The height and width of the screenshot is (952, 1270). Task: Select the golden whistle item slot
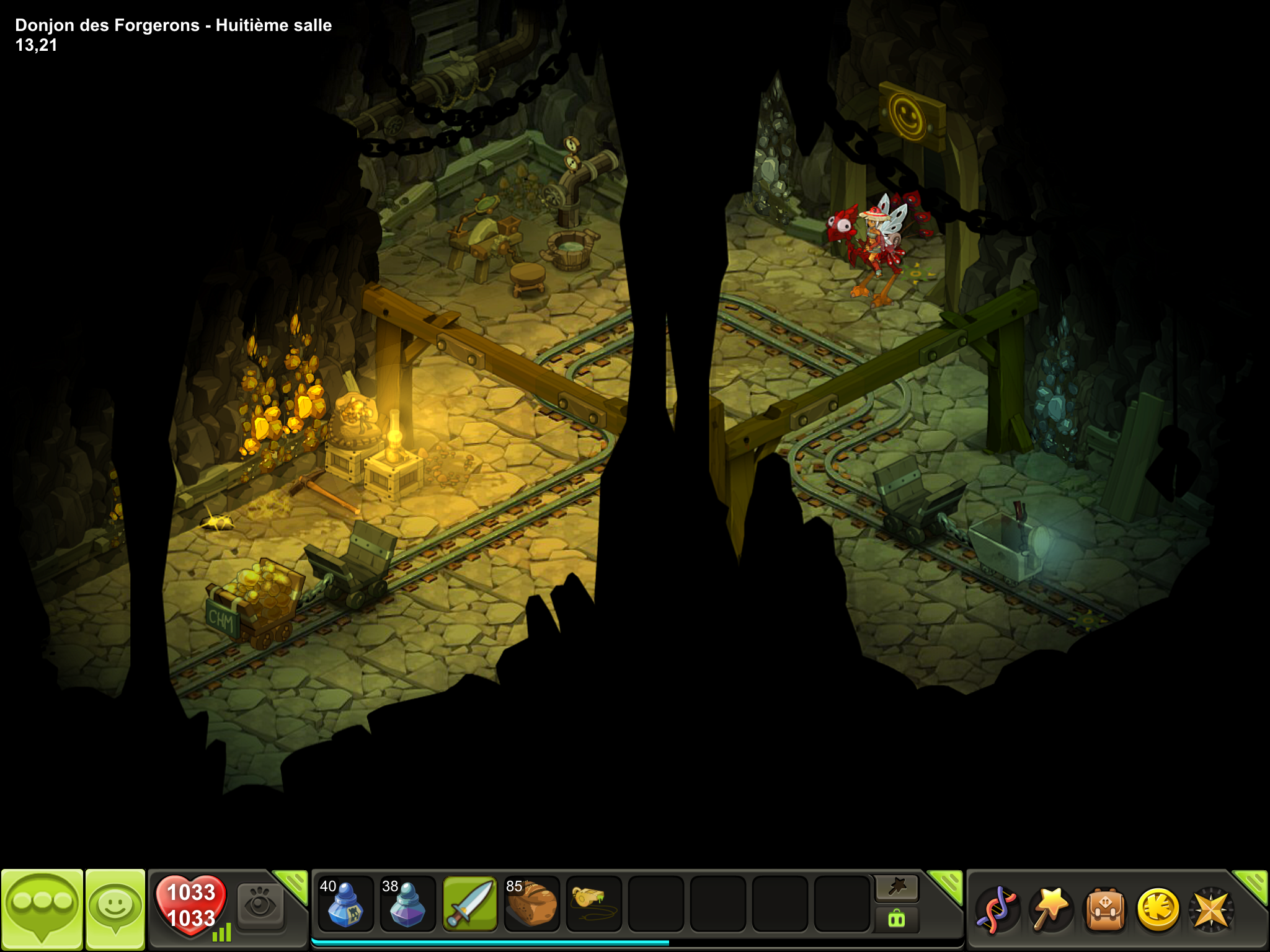point(593,904)
